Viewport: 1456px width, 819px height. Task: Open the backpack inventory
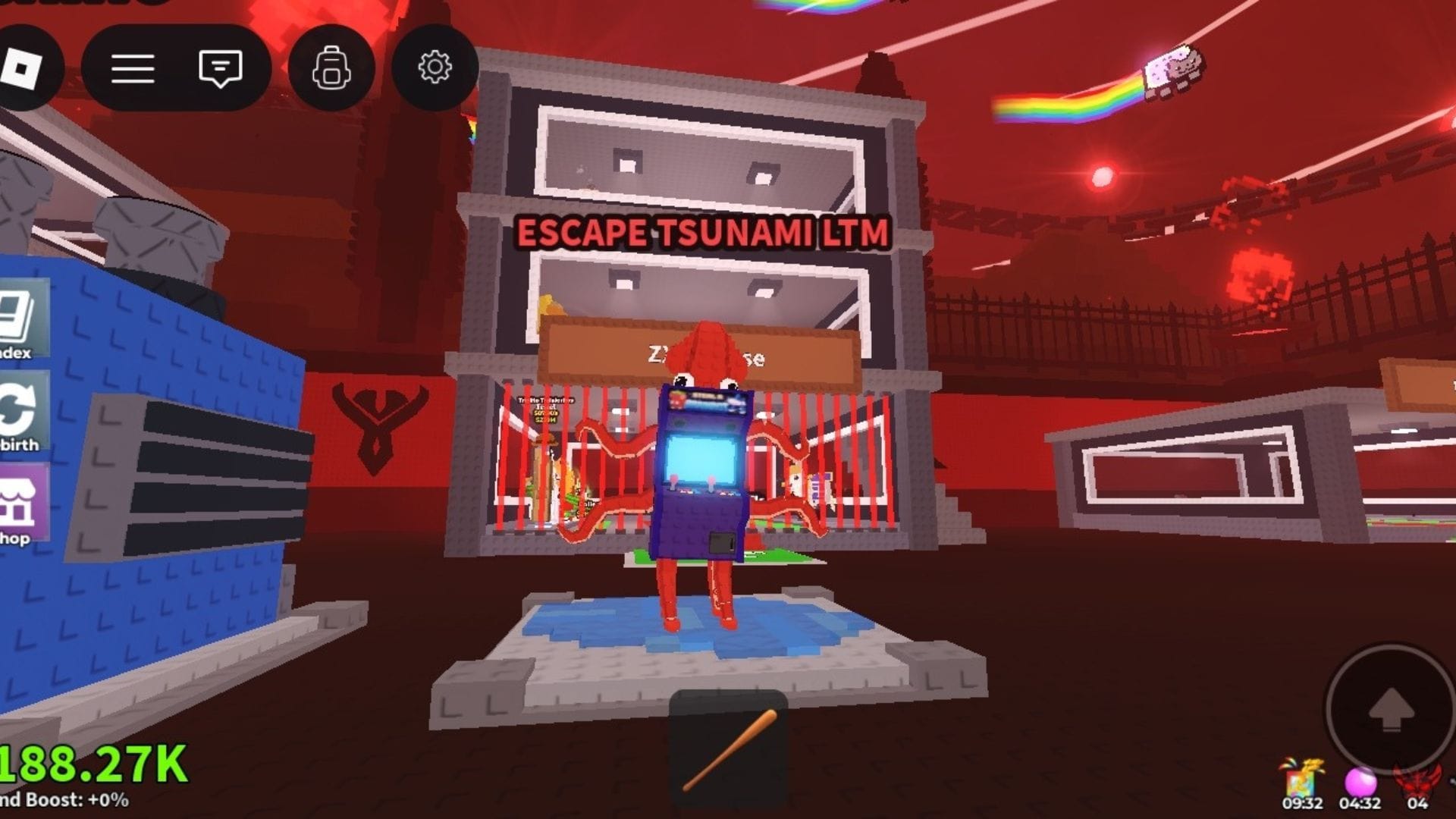coord(331,68)
